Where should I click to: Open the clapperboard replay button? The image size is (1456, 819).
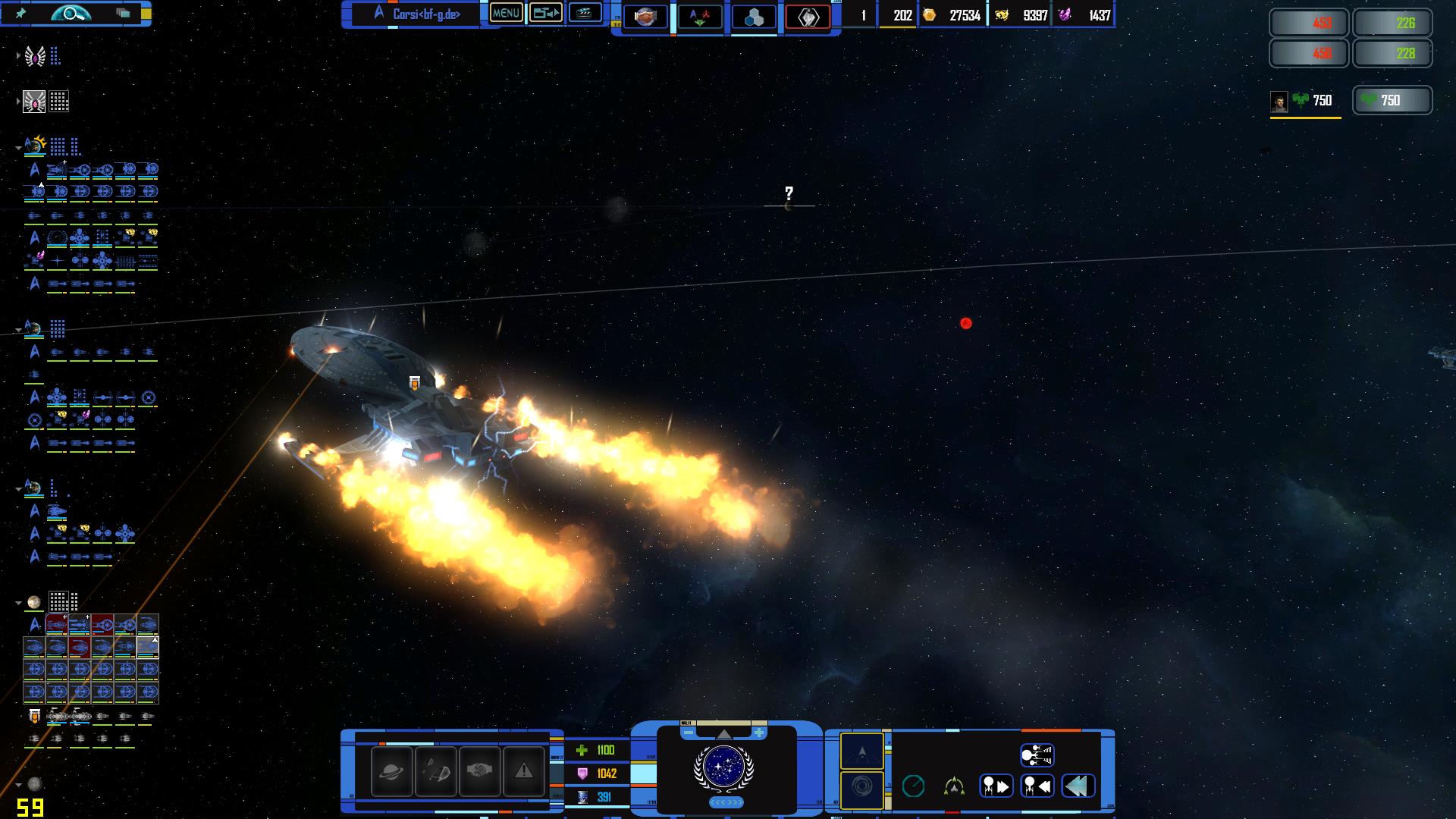pos(585,13)
